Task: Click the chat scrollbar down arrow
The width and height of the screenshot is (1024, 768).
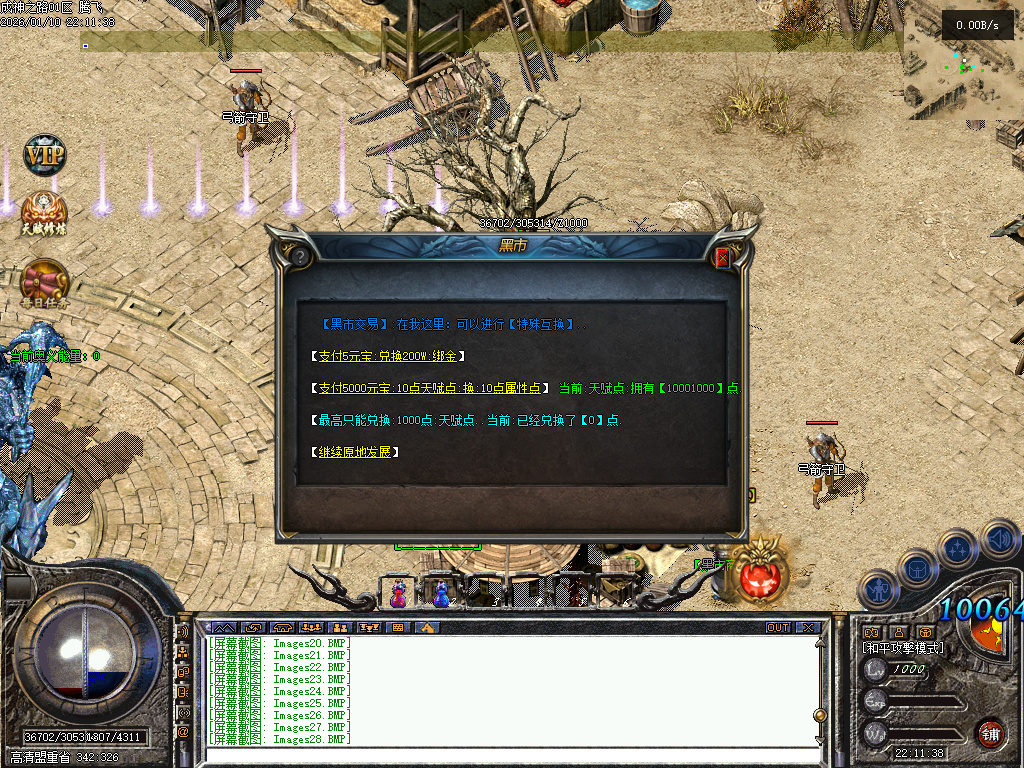Action: [821, 739]
